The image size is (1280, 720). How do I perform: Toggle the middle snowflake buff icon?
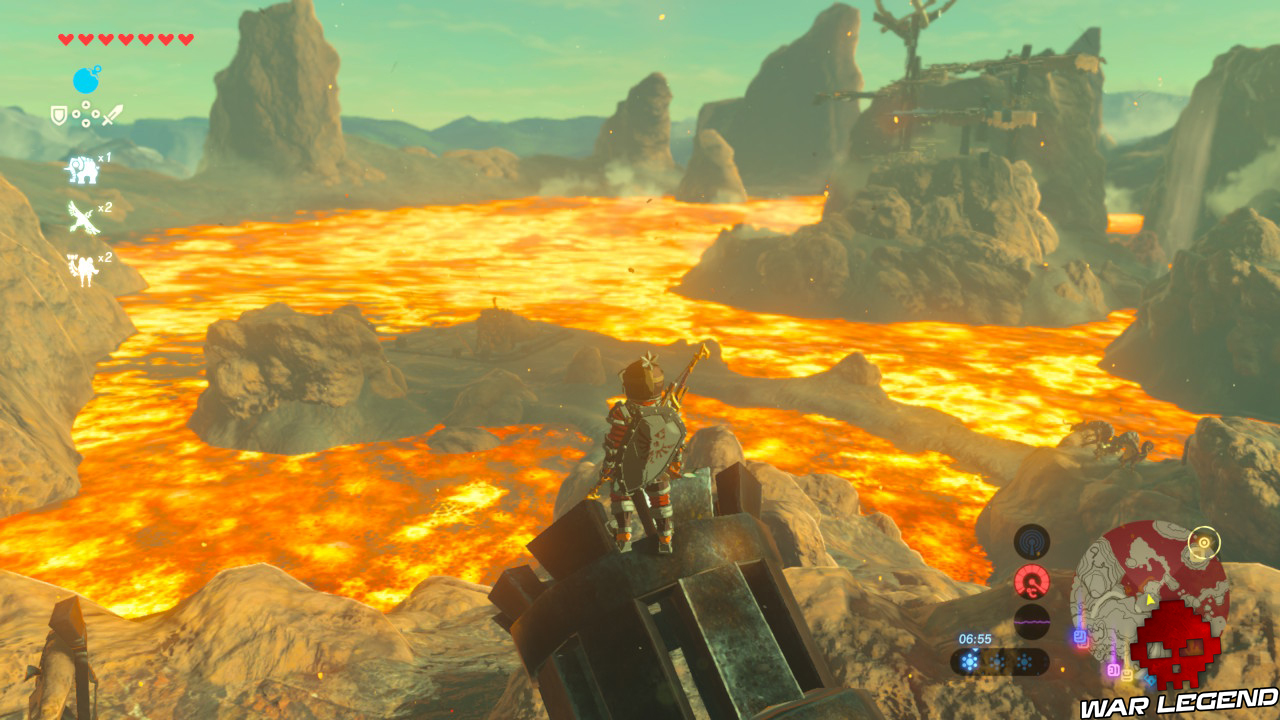pos(997,662)
